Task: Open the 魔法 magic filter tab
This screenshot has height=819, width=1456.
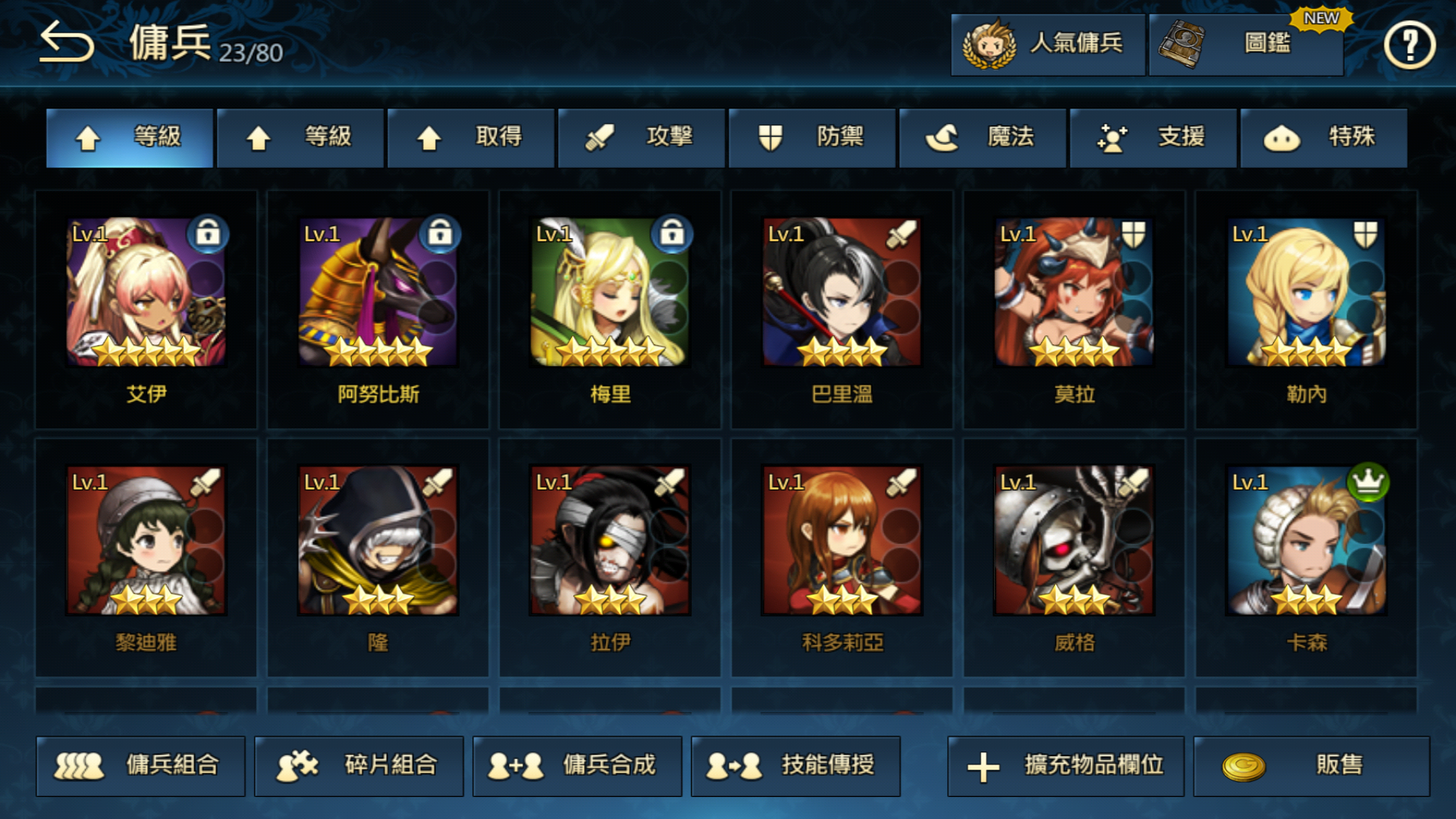Action: (983, 138)
